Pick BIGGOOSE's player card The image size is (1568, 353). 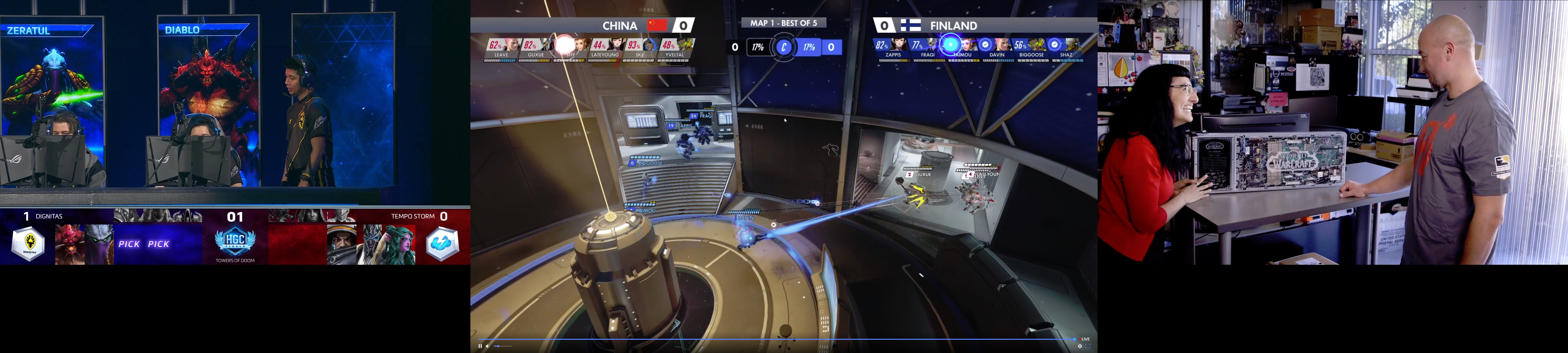(1032, 49)
